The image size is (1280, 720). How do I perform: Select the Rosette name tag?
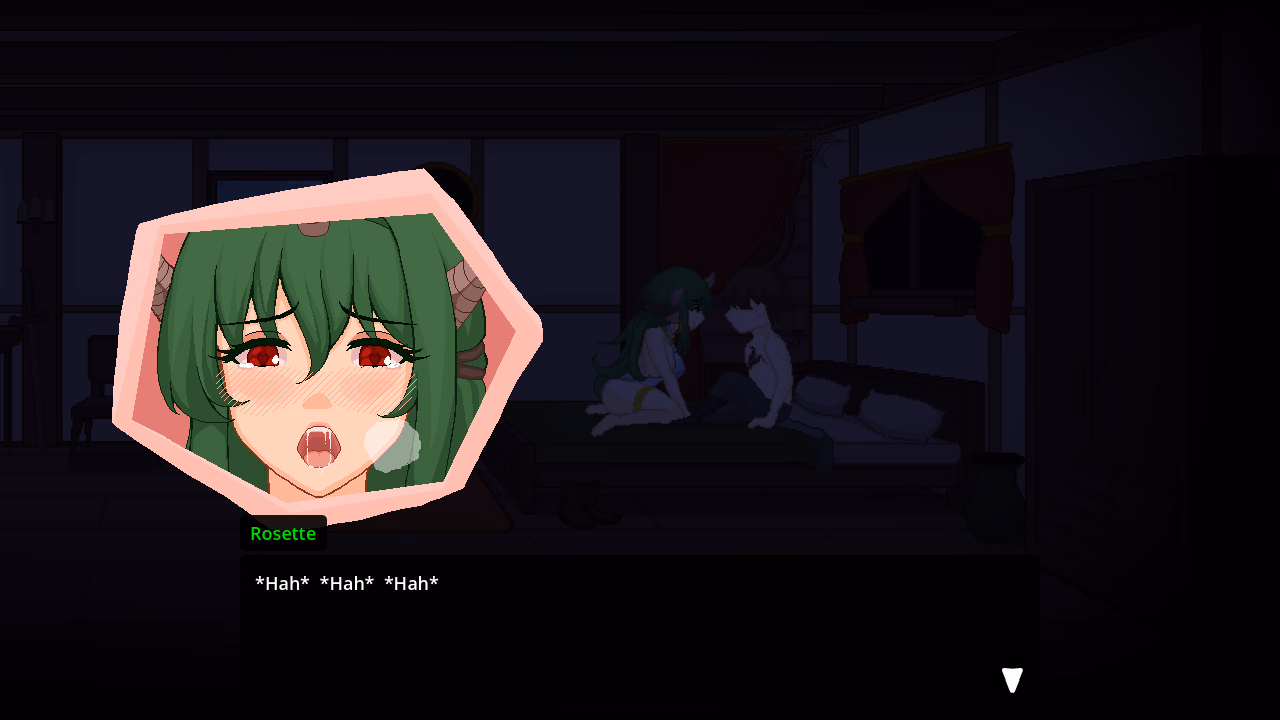(x=283, y=533)
